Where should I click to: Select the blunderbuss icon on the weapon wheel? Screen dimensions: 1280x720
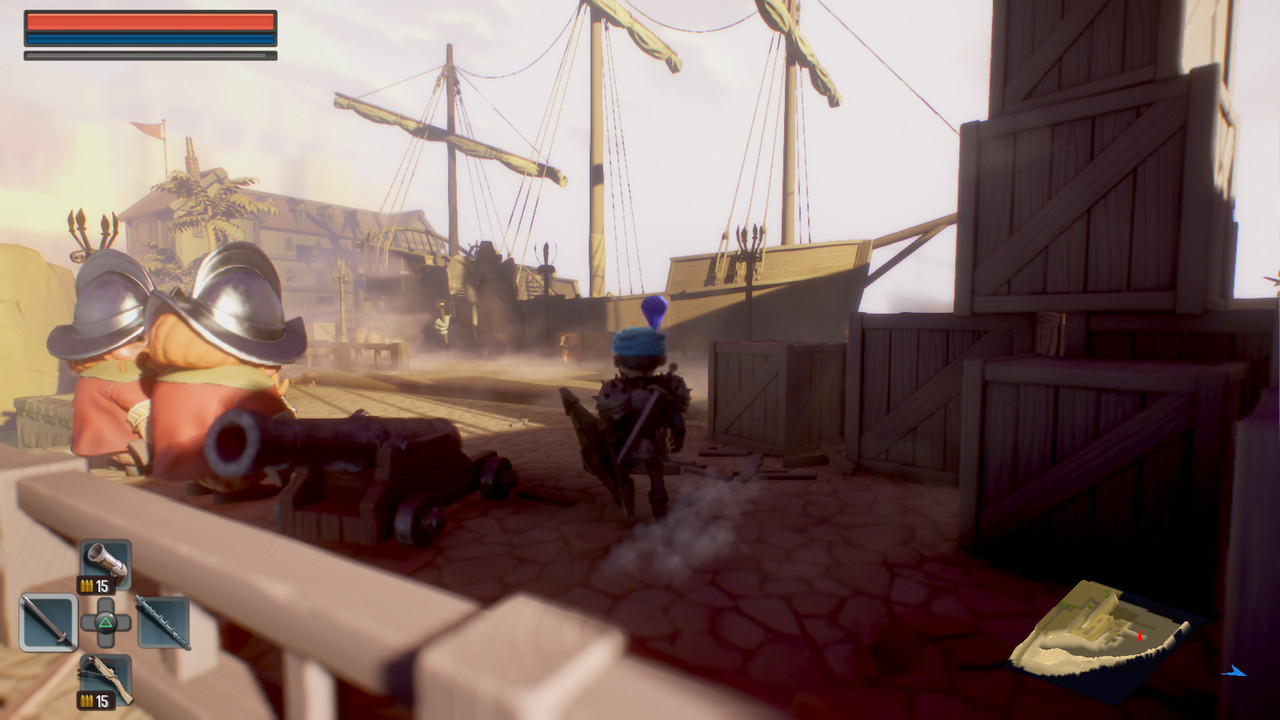click(105, 560)
